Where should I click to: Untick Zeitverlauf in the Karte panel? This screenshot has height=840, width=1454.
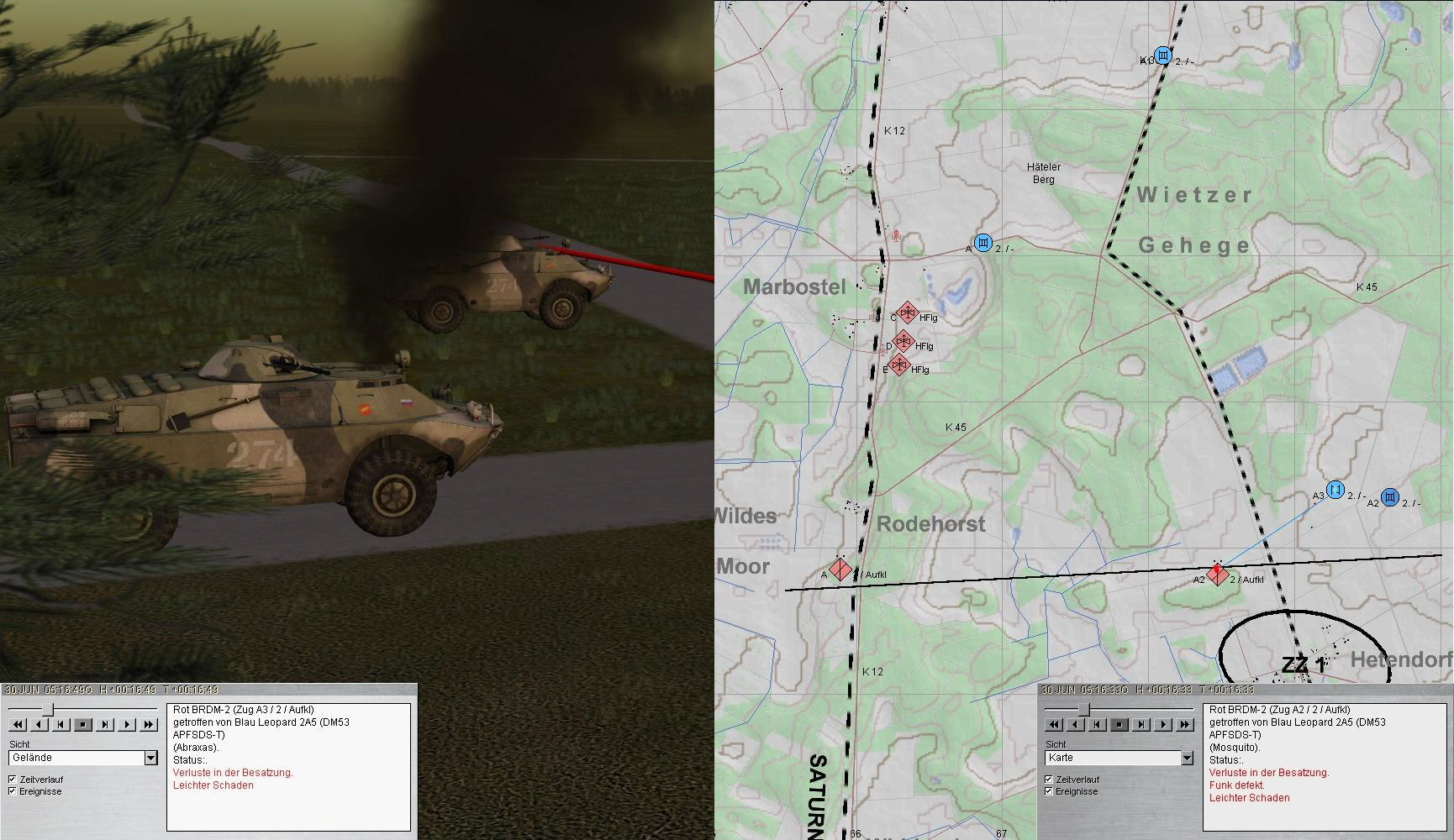click(1049, 780)
